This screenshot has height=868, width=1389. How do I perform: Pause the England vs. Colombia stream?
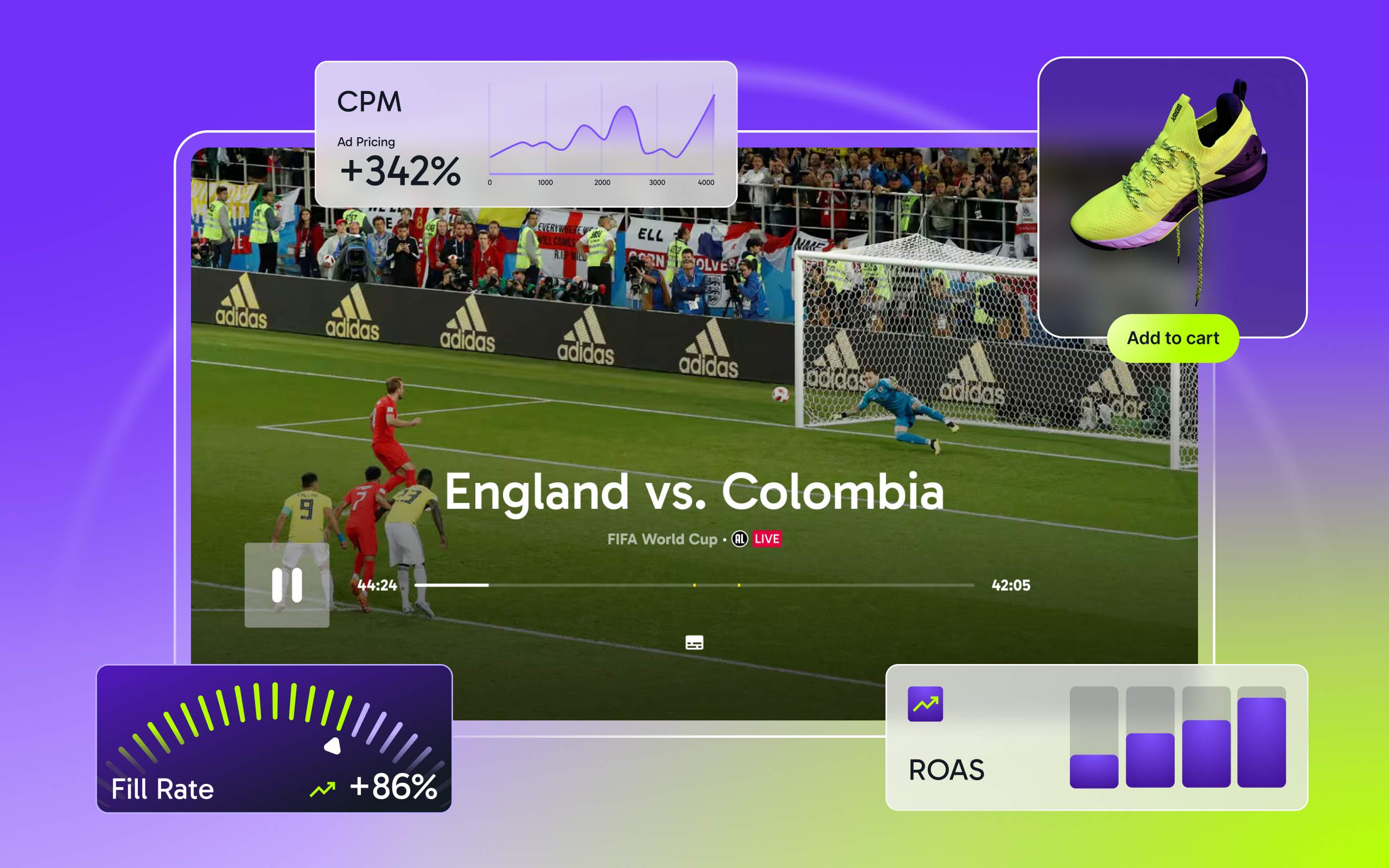click(286, 585)
